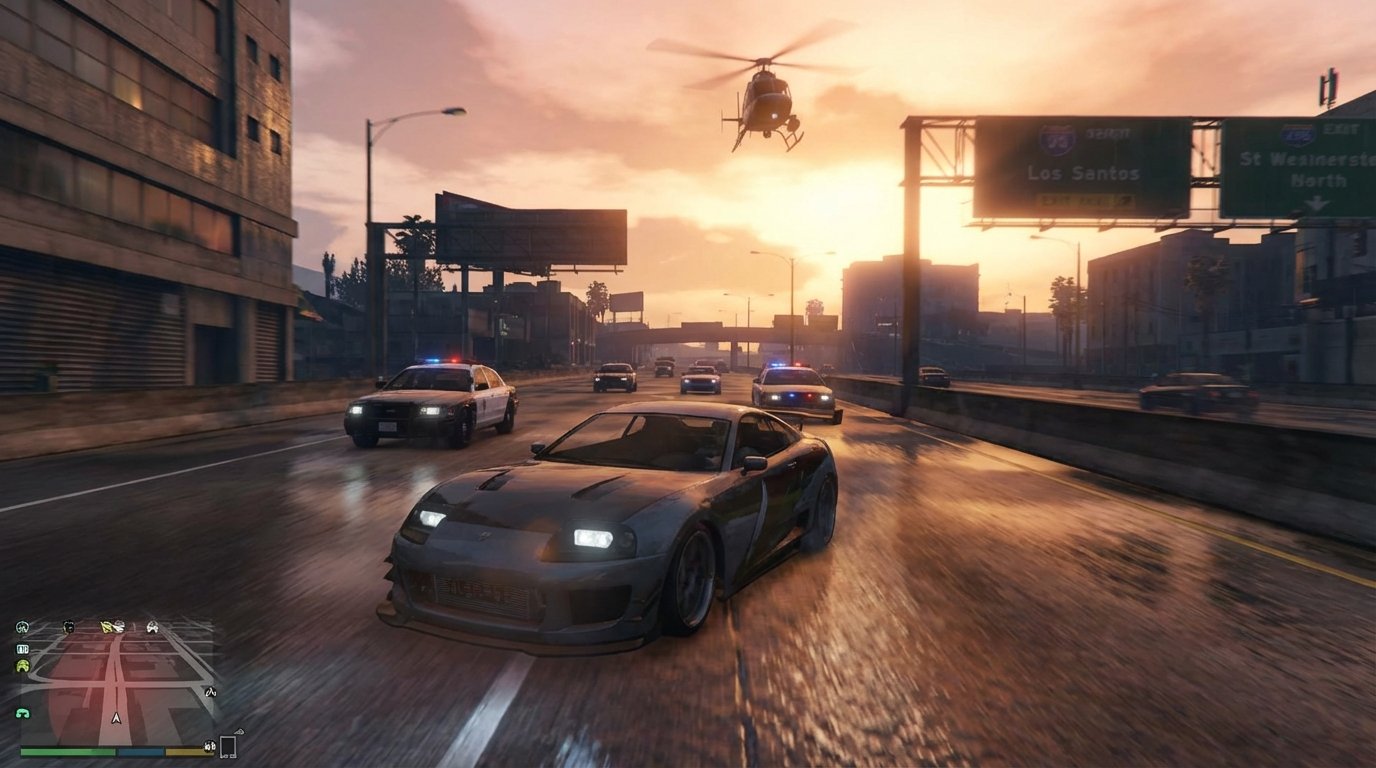Click the small document icon near the armor bar
The height and width of the screenshot is (768, 1376).
[229, 747]
